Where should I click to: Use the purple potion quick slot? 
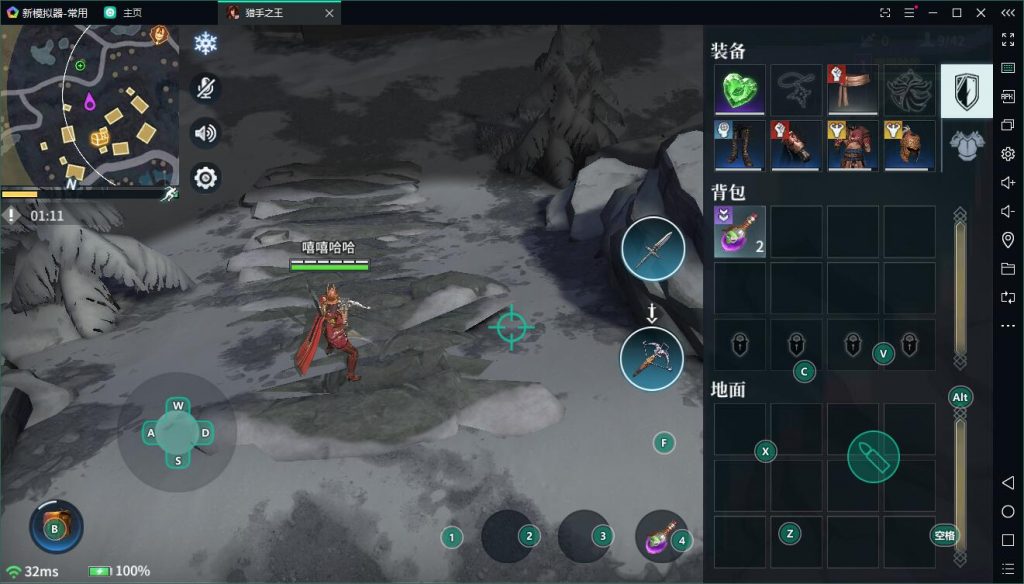click(x=660, y=537)
